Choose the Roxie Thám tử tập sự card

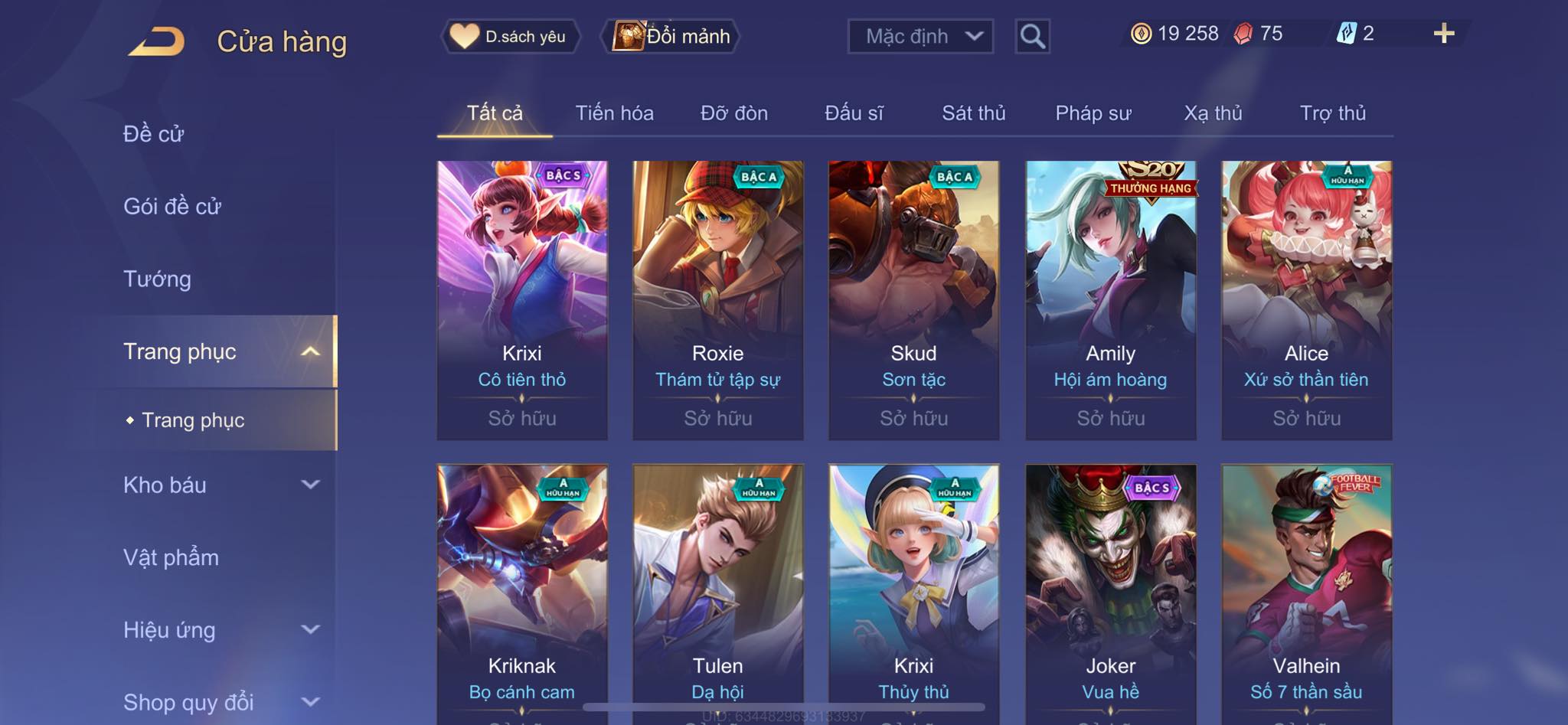(x=717, y=299)
